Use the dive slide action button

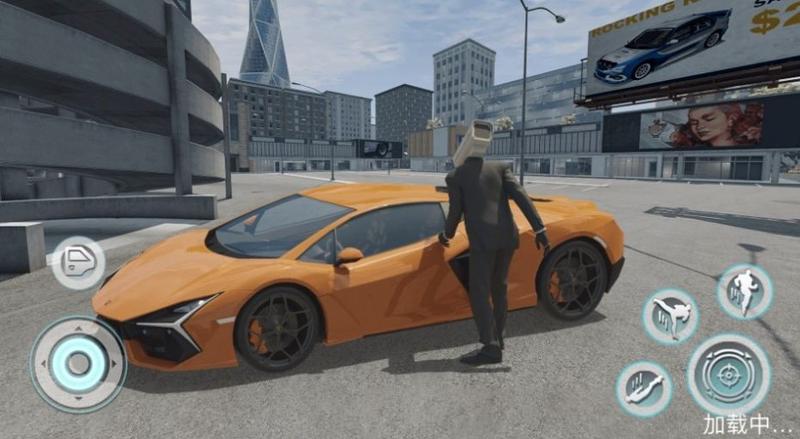pos(643,389)
